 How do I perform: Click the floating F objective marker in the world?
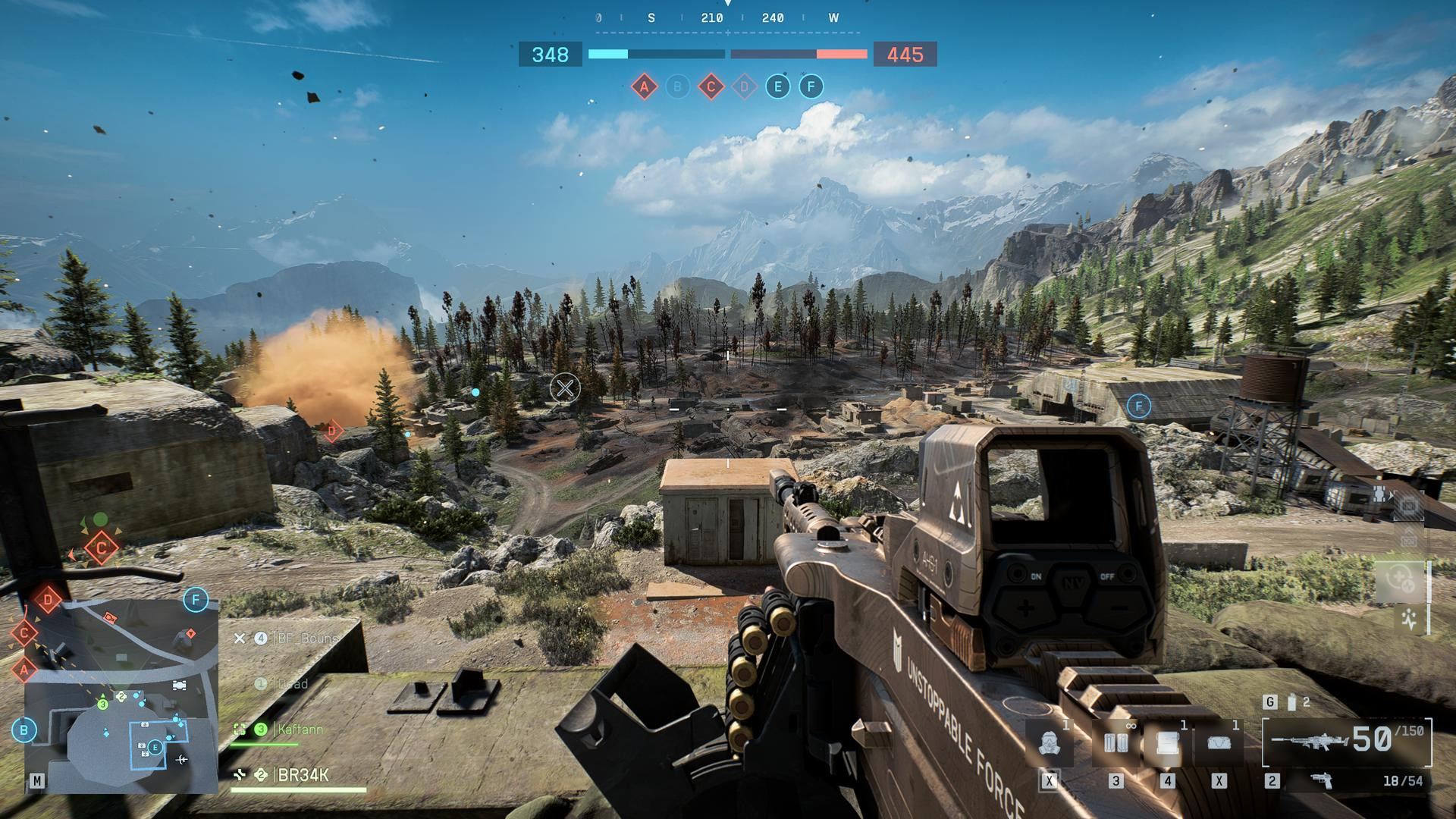(x=1138, y=406)
